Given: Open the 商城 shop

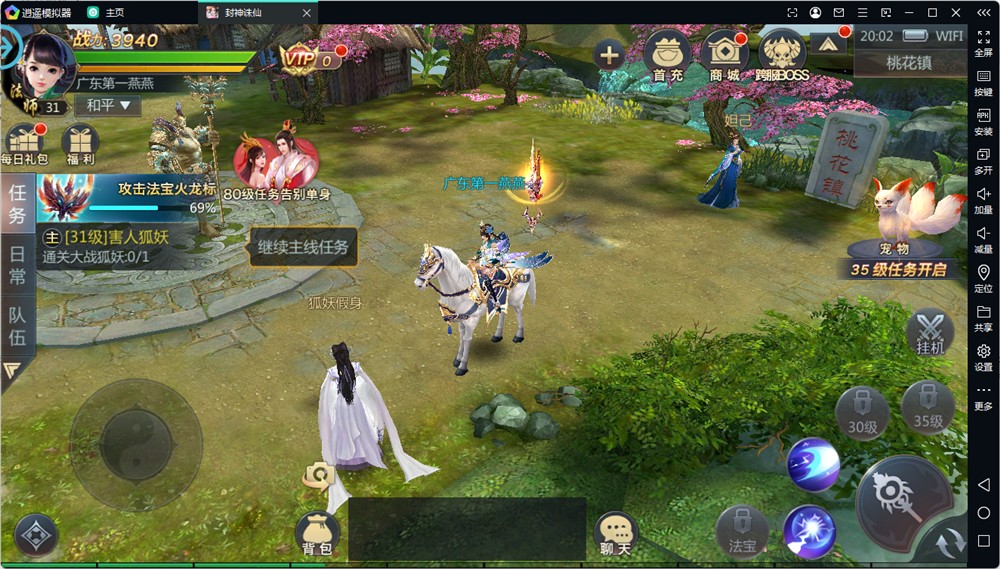Looking at the screenshot, I should coord(725,55).
